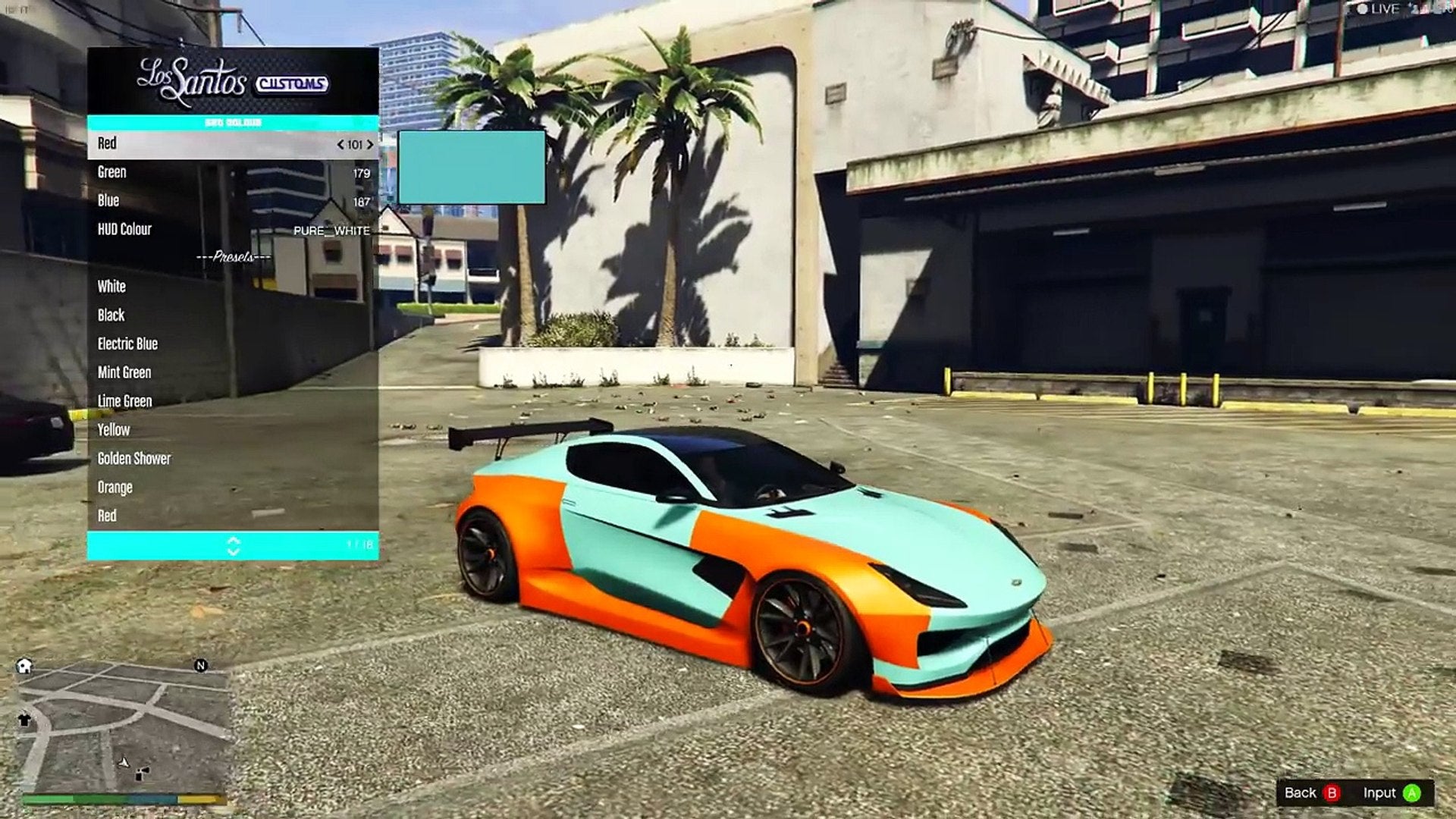Choose the Black preset colour
Screen dimensions: 1456x819
coord(232,315)
